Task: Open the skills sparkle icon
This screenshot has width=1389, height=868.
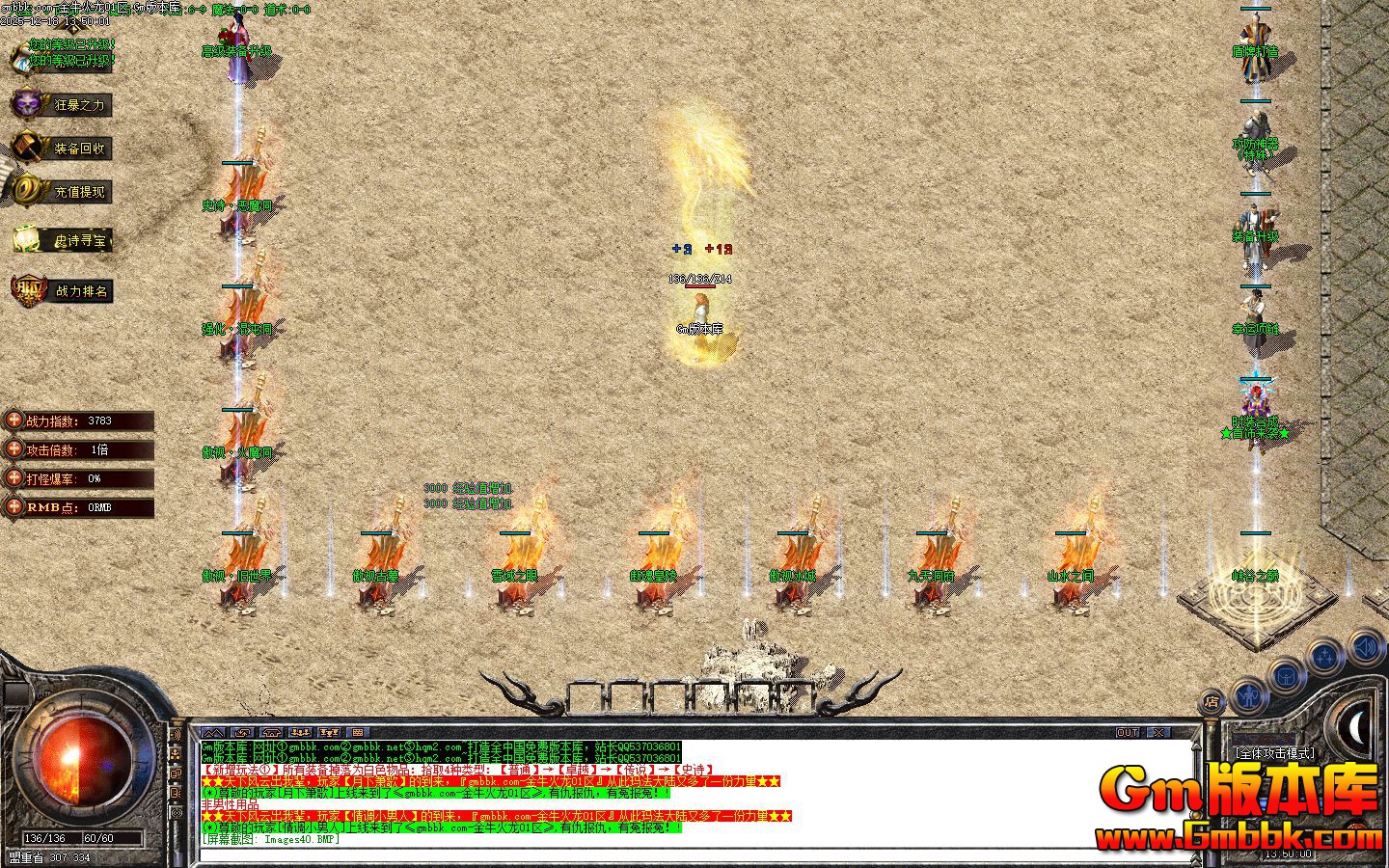Action: click(x=1325, y=658)
